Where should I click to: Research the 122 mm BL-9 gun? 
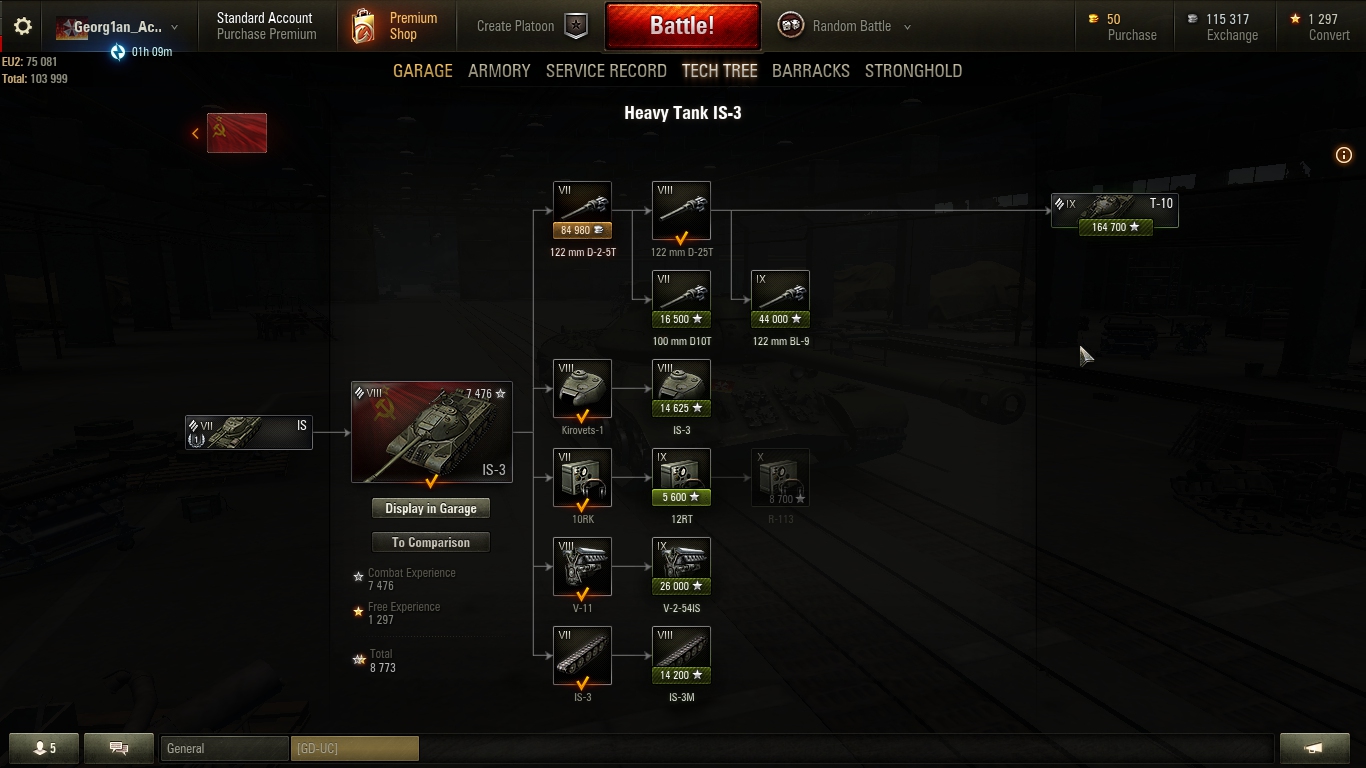coord(780,299)
